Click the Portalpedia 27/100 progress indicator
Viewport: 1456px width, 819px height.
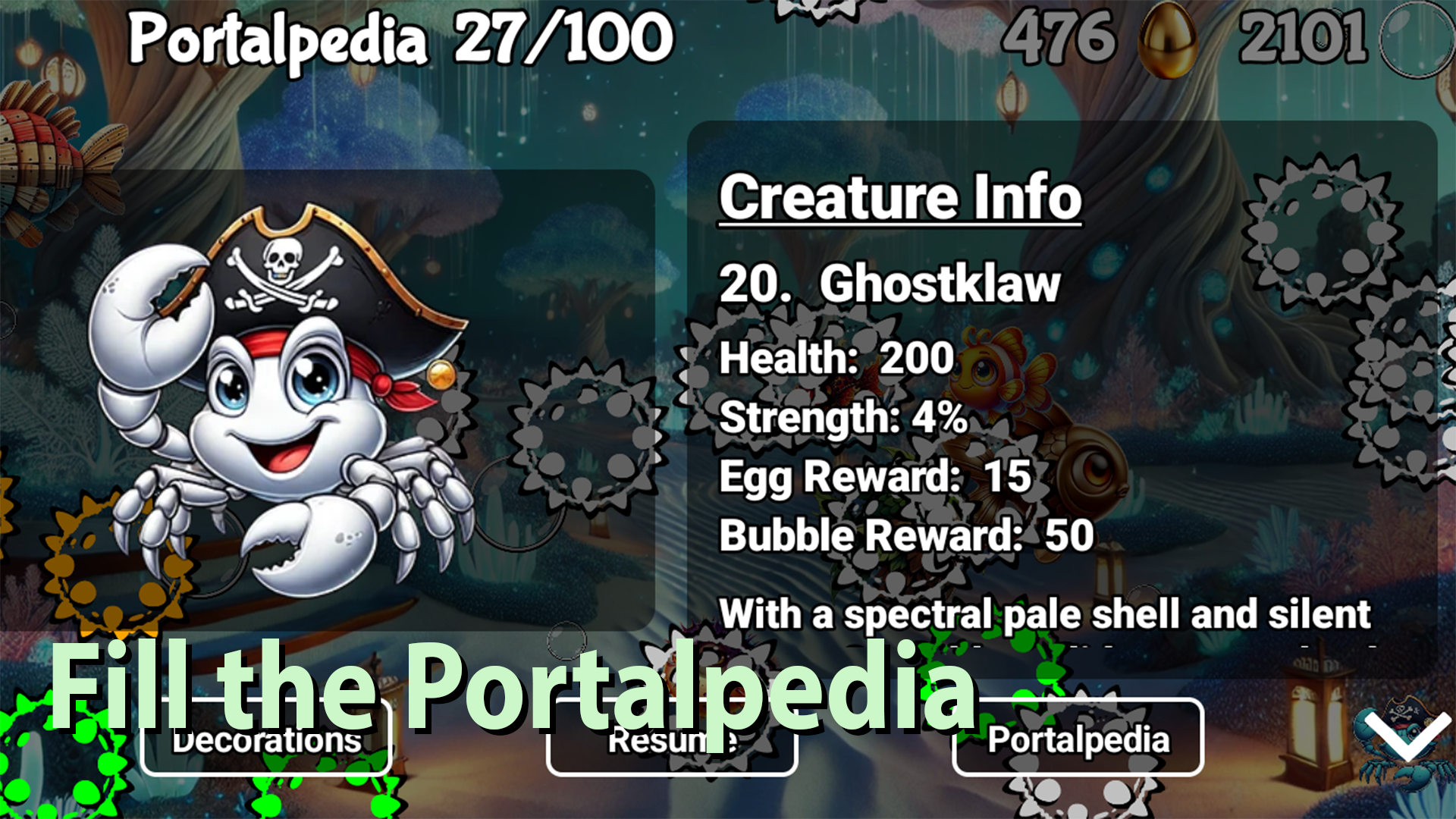pyautogui.click(x=402, y=36)
